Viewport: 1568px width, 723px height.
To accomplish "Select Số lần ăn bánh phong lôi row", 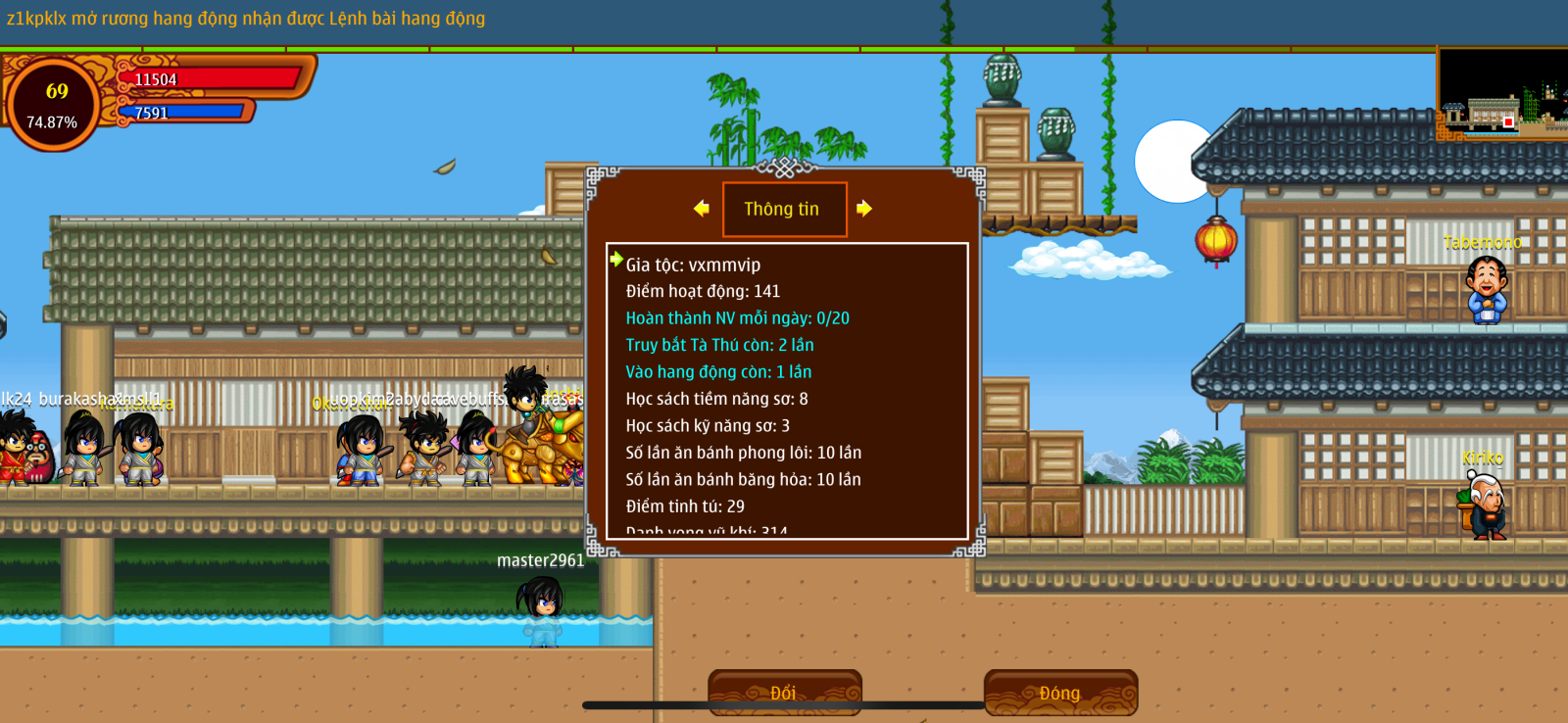I will tap(743, 453).
